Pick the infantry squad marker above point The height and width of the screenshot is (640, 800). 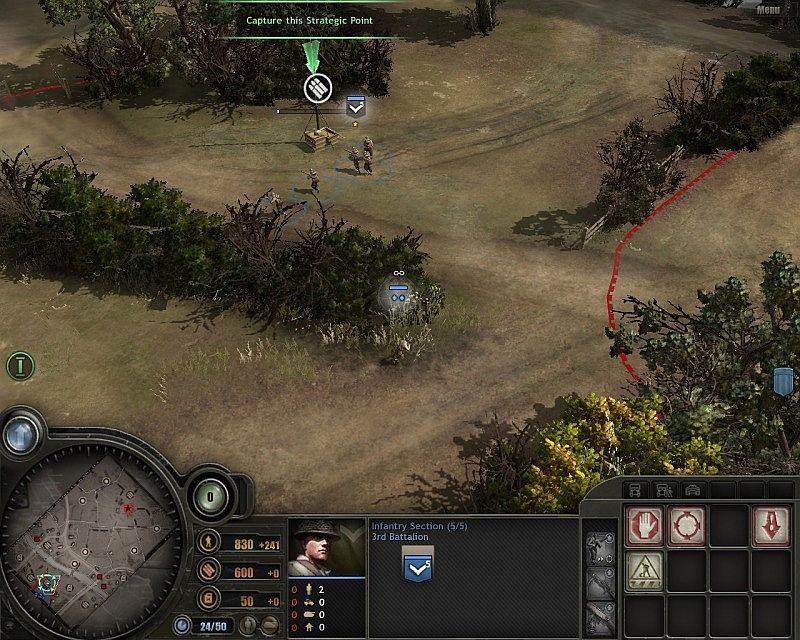355,106
